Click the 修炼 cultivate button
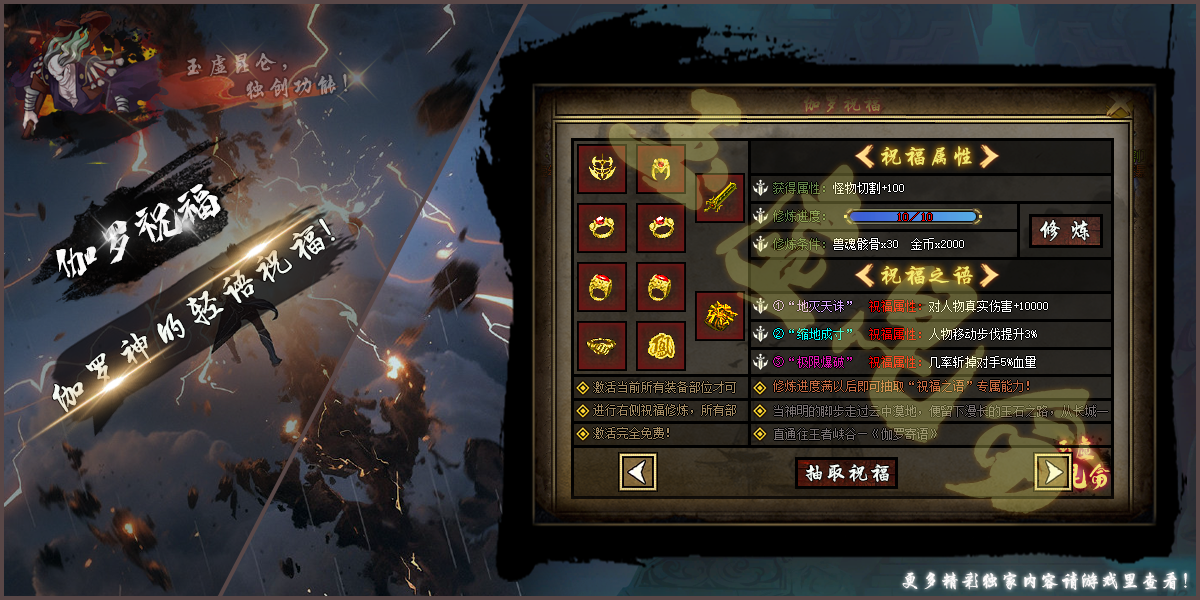1200x600 pixels. pos(1065,231)
